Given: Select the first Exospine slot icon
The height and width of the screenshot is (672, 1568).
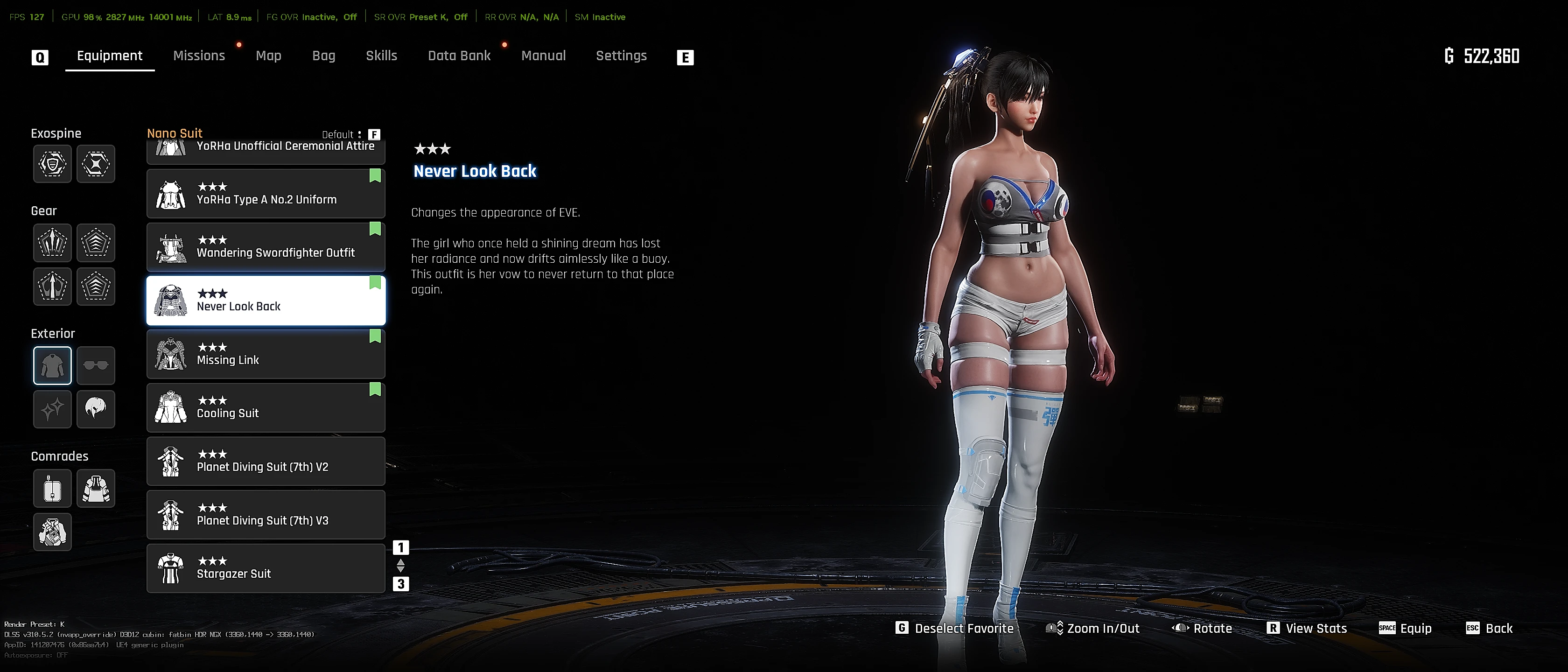Looking at the screenshot, I should point(52,164).
